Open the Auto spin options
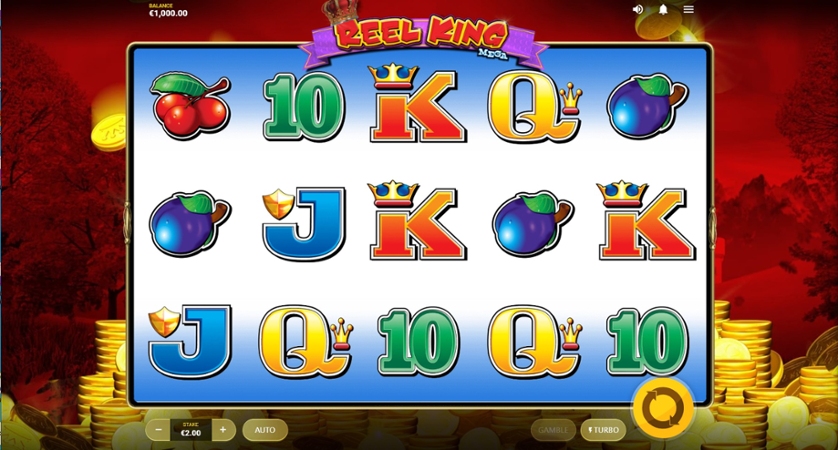 (x=265, y=430)
